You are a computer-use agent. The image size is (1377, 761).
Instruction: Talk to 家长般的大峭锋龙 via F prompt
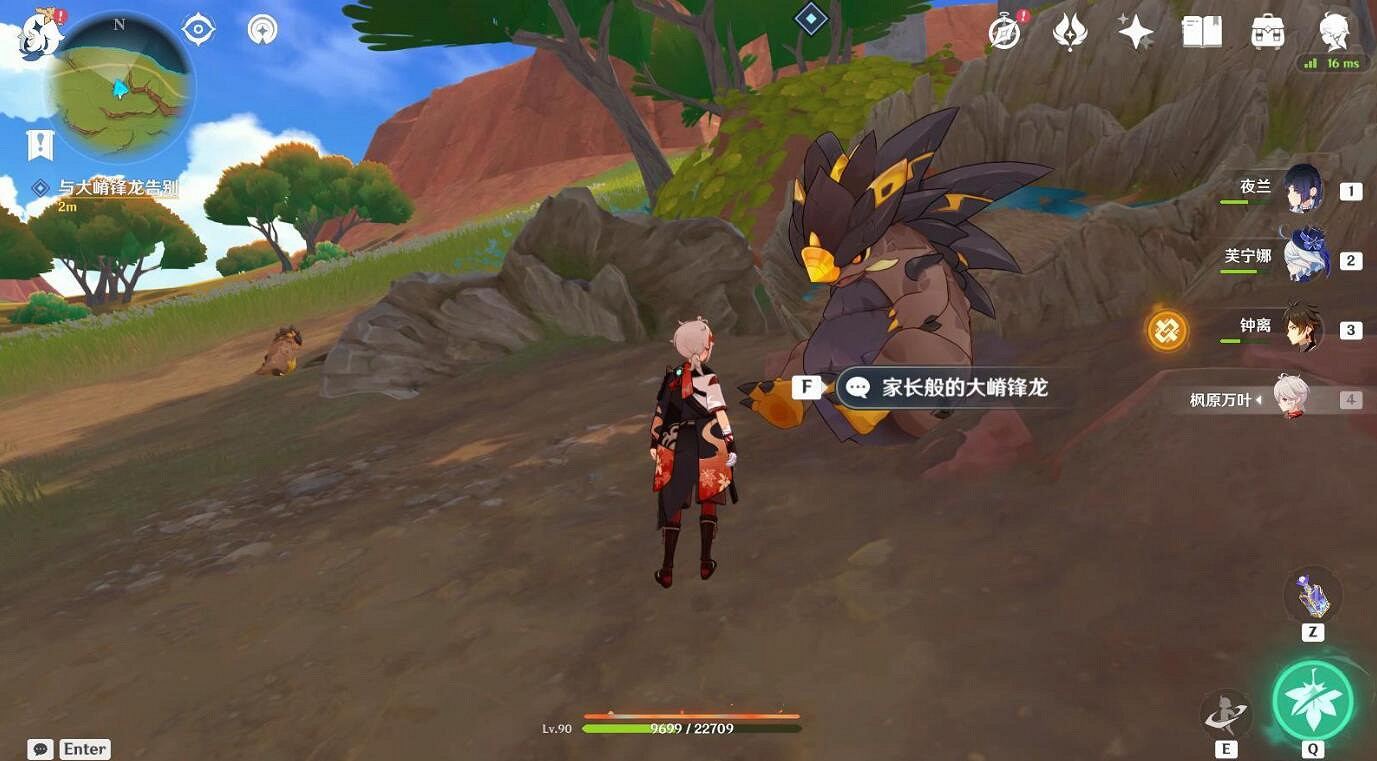(x=806, y=386)
